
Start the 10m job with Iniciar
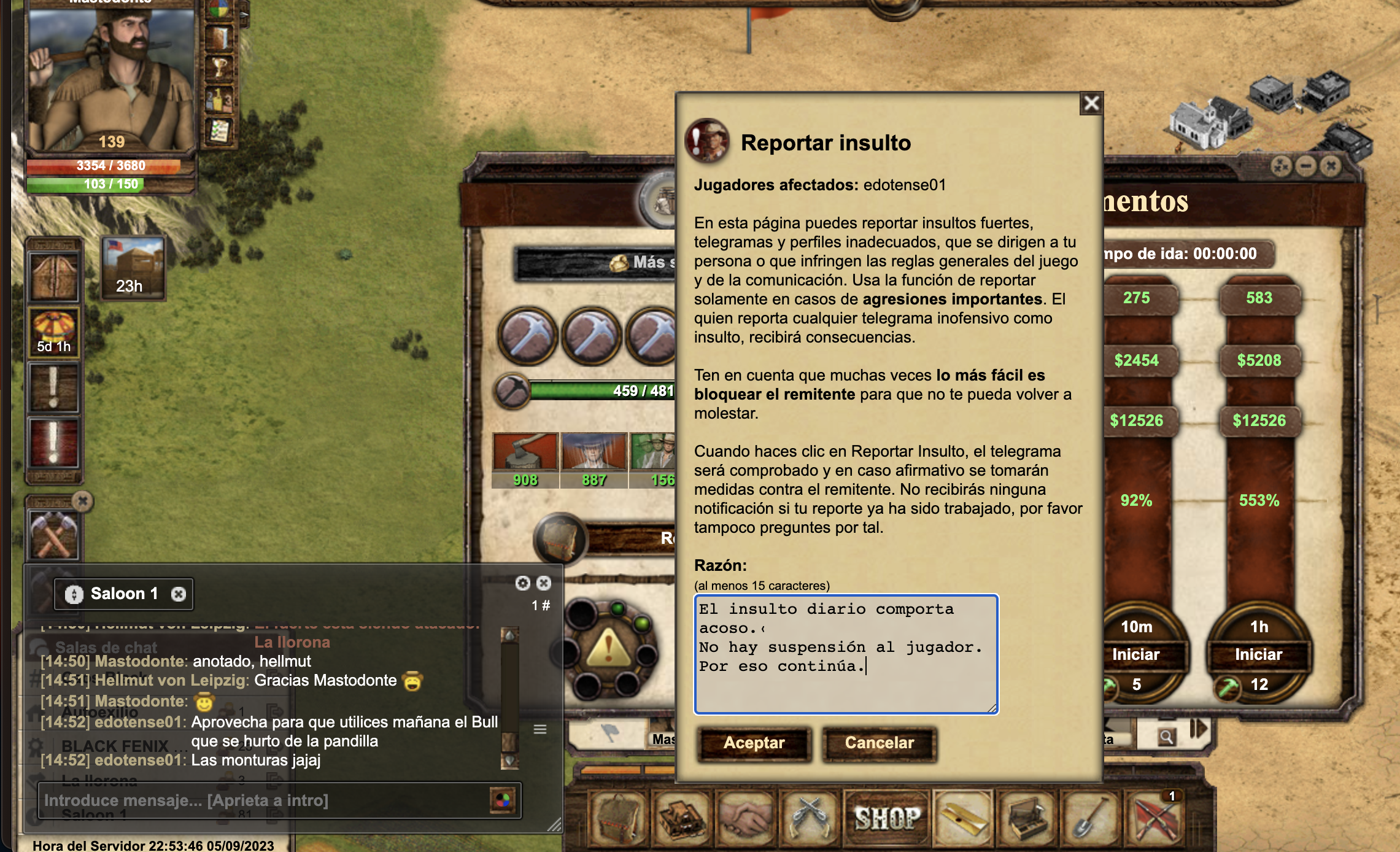[x=1135, y=655]
